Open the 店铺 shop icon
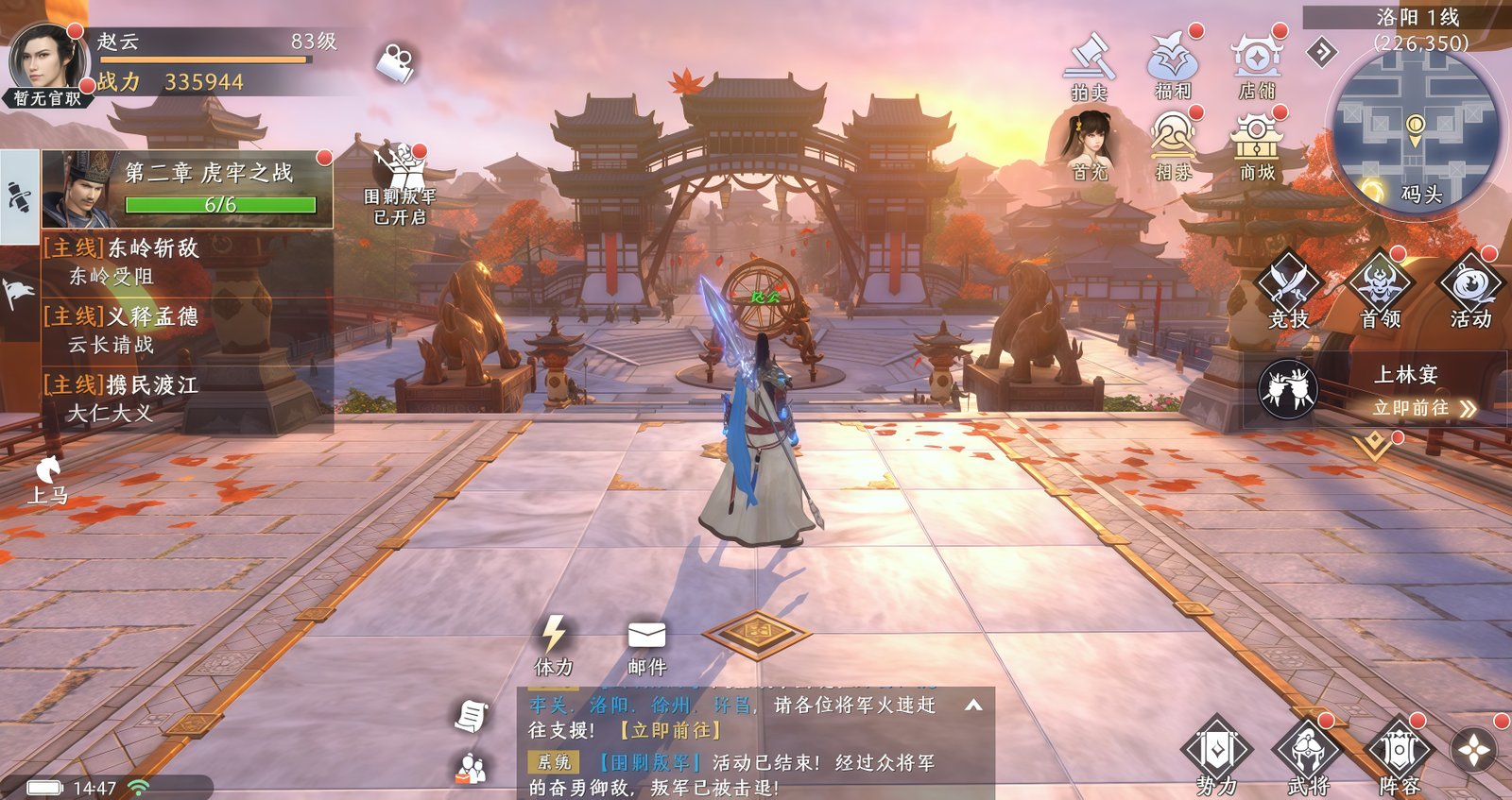The height and width of the screenshot is (800, 1512). pyautogui.click(x=1257, y=64)
